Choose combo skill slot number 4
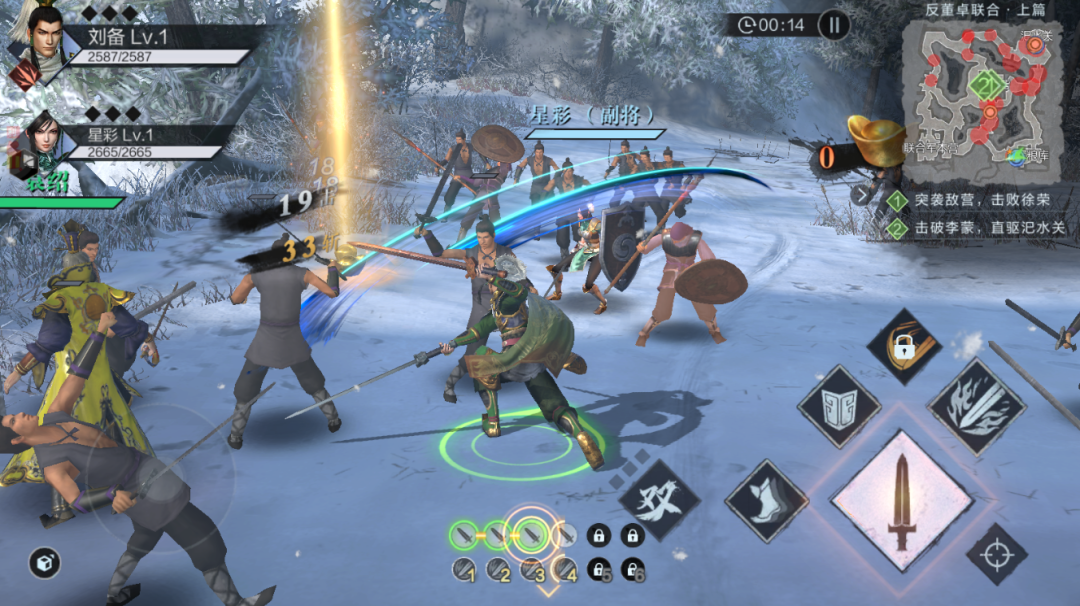The height and width of the screenshot is (606, 1080). 565,570
